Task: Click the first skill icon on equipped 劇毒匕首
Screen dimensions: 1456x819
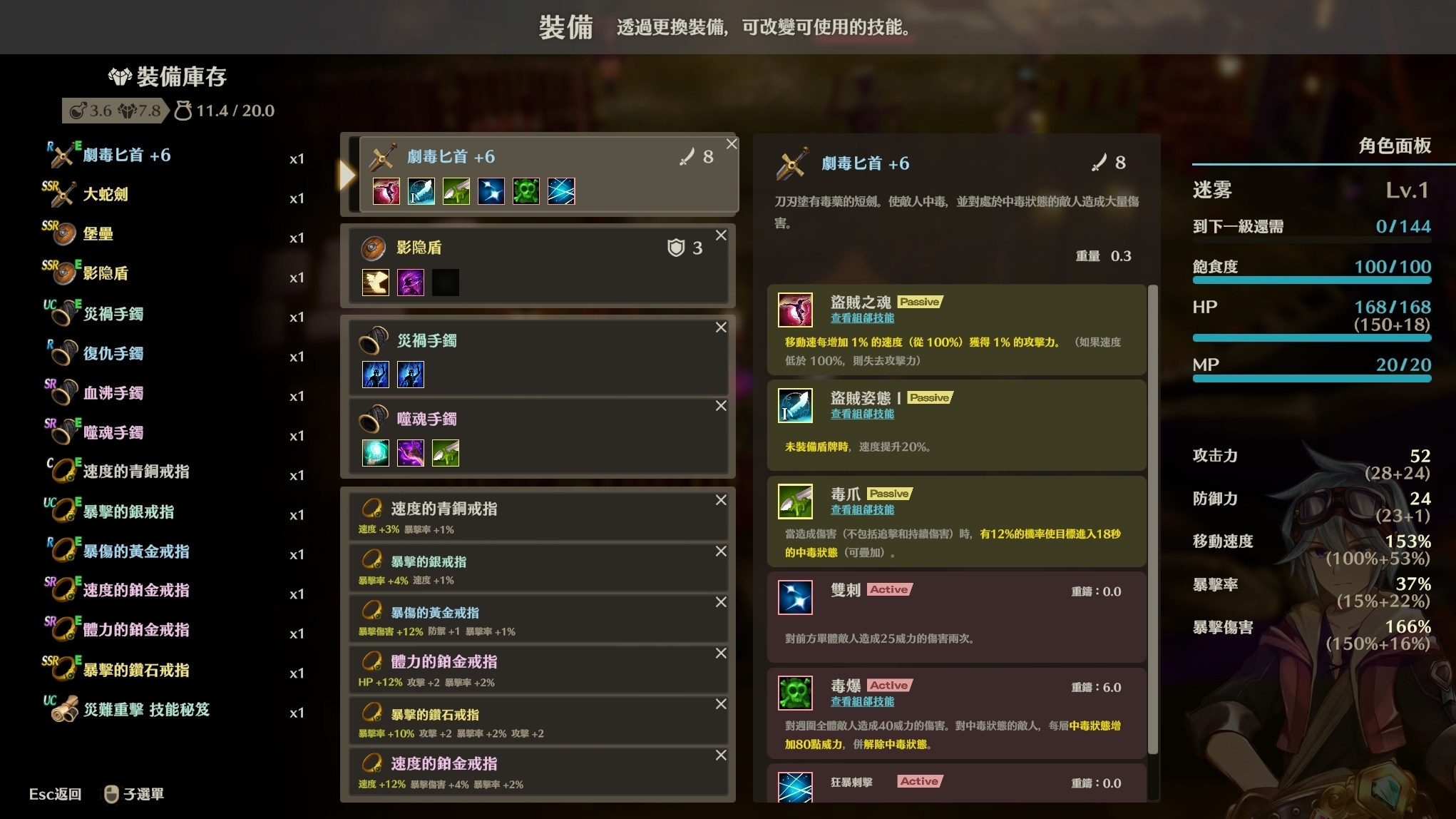Action: point(386,190)
